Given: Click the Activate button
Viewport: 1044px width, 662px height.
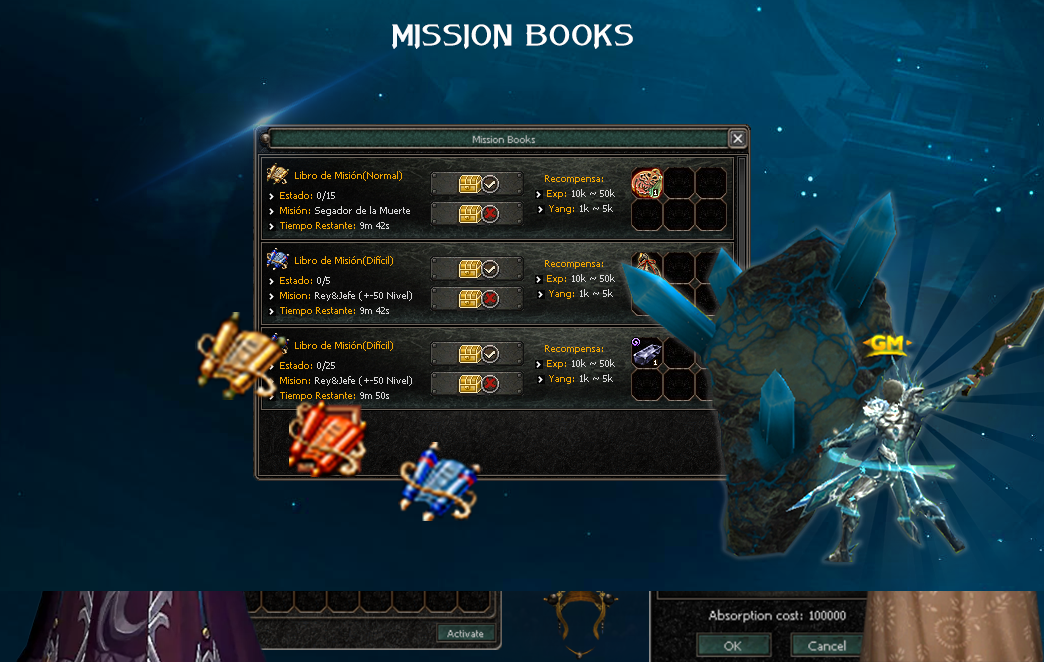Looking at the screenshot, I should (x=465, y=633).
